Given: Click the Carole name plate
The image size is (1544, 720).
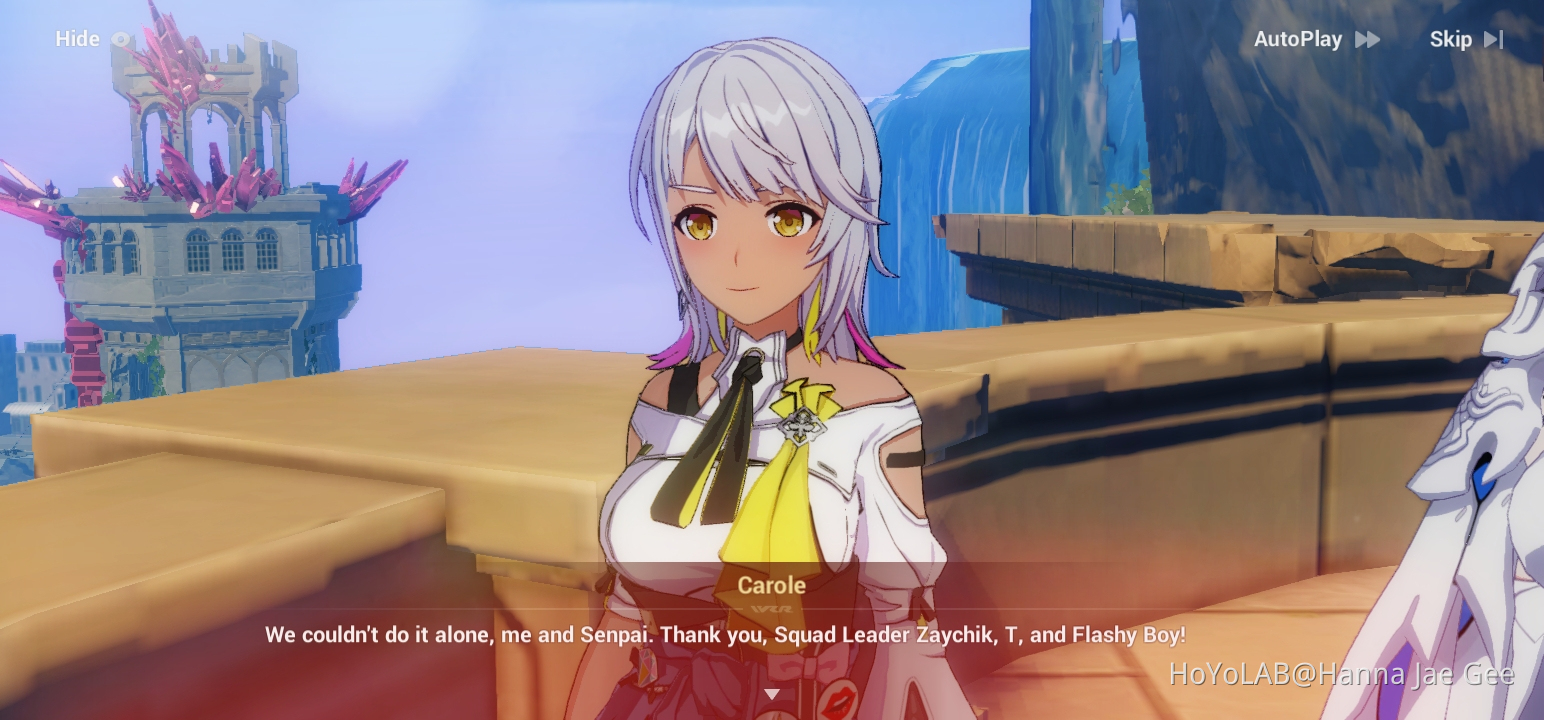Looking at the screenshot, I should coord(771,585).
